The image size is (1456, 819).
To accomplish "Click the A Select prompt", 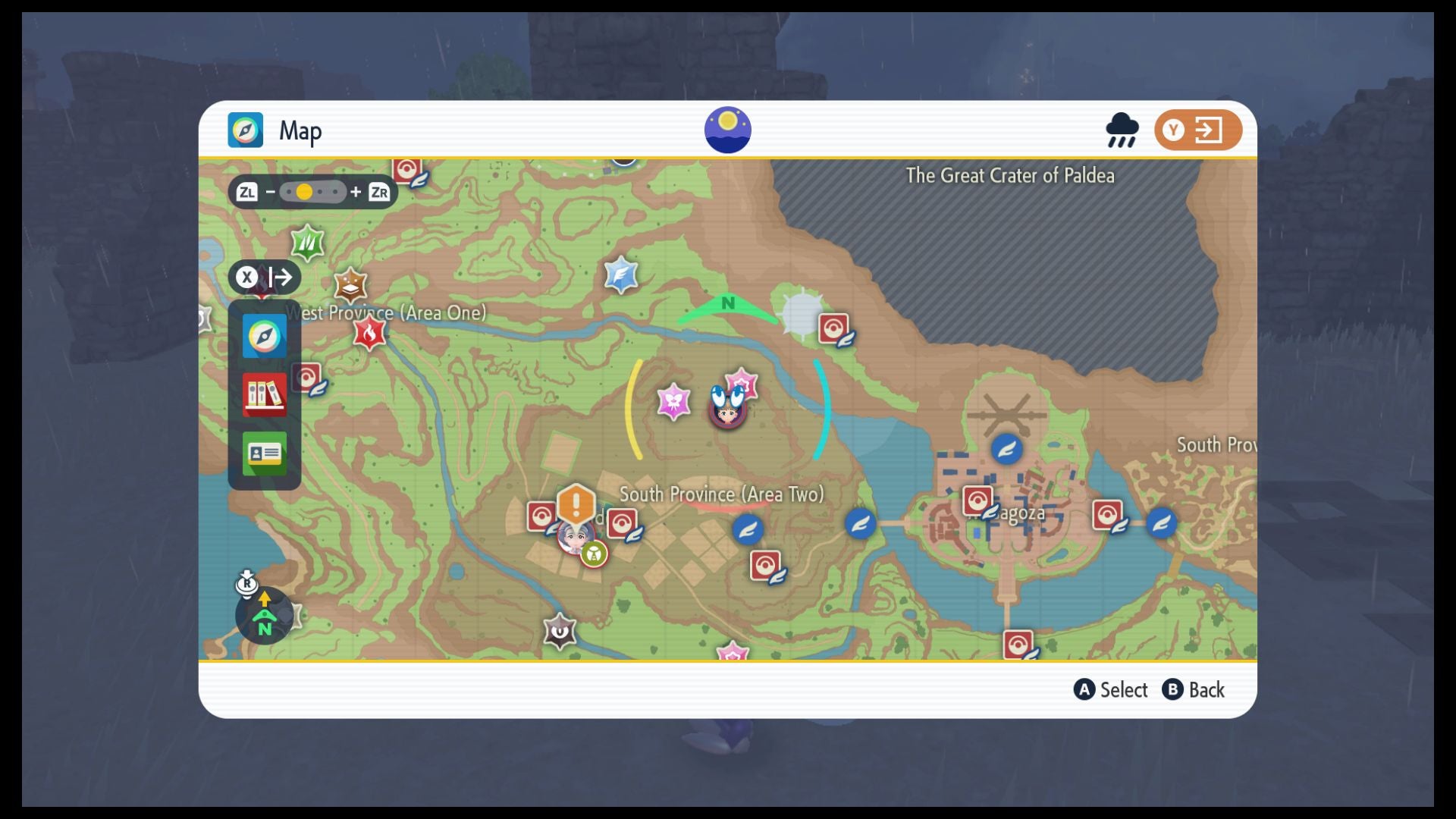I will (x=1109, y=690).
